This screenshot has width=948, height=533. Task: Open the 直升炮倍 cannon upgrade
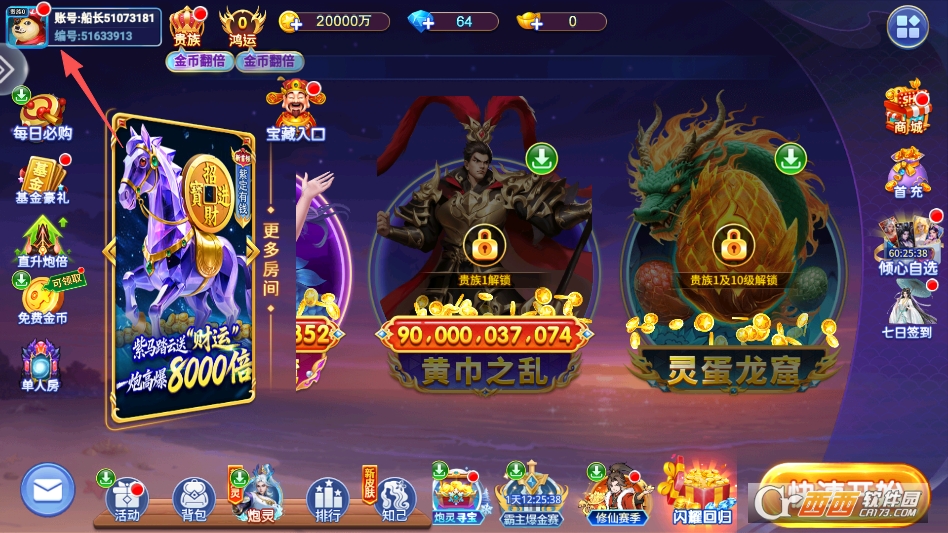click(41, 241)
